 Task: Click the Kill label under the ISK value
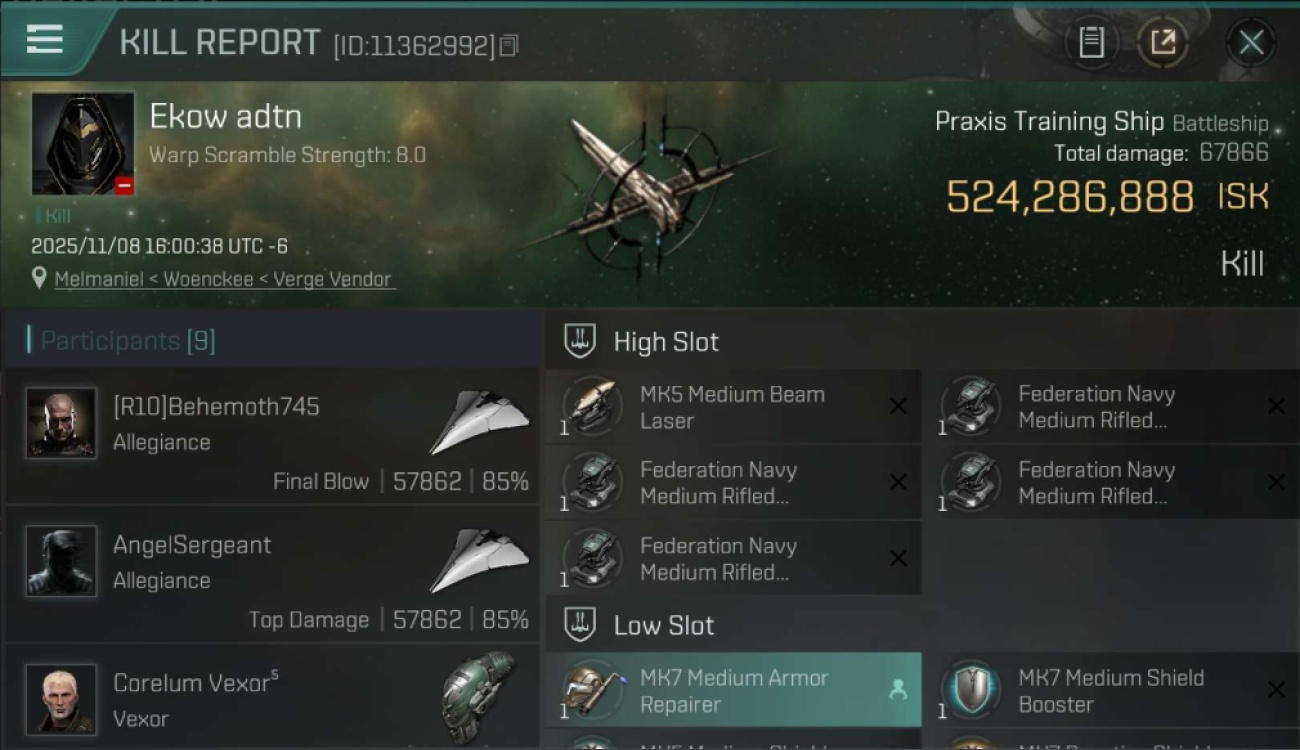1243,262
